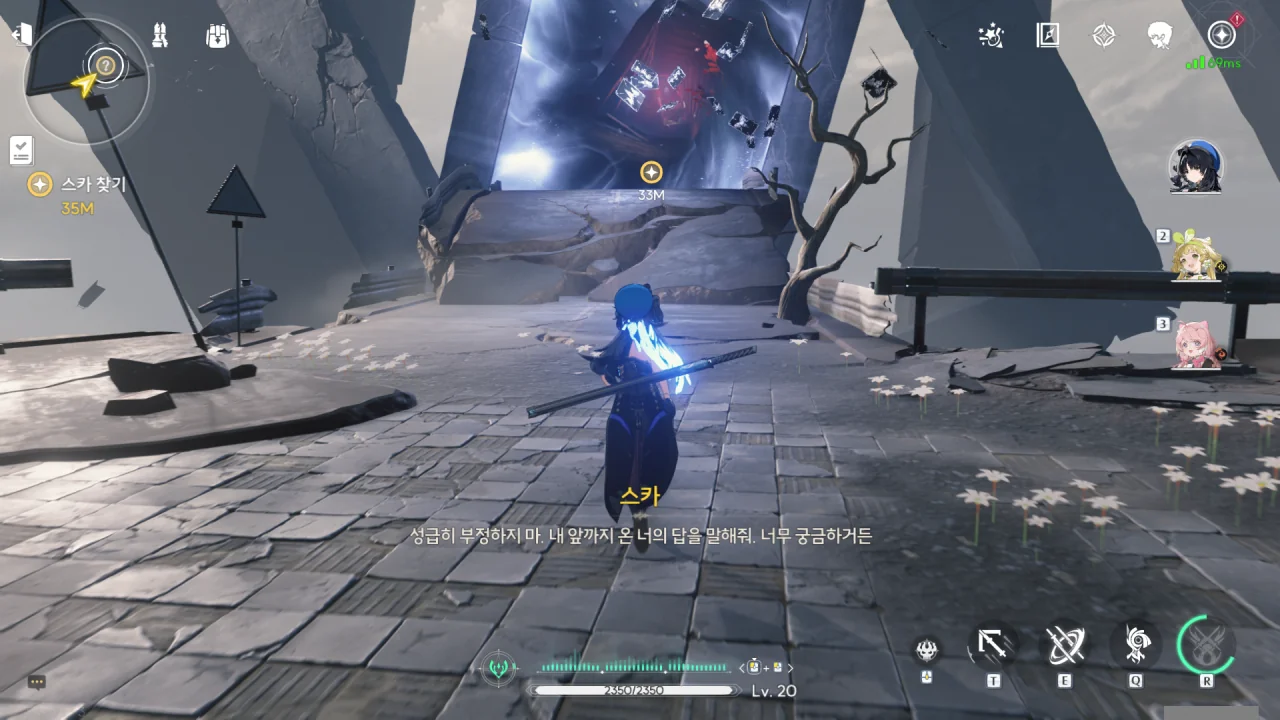
Task: Trigger the echo creature skill icon
Action: pos(1136,646)
